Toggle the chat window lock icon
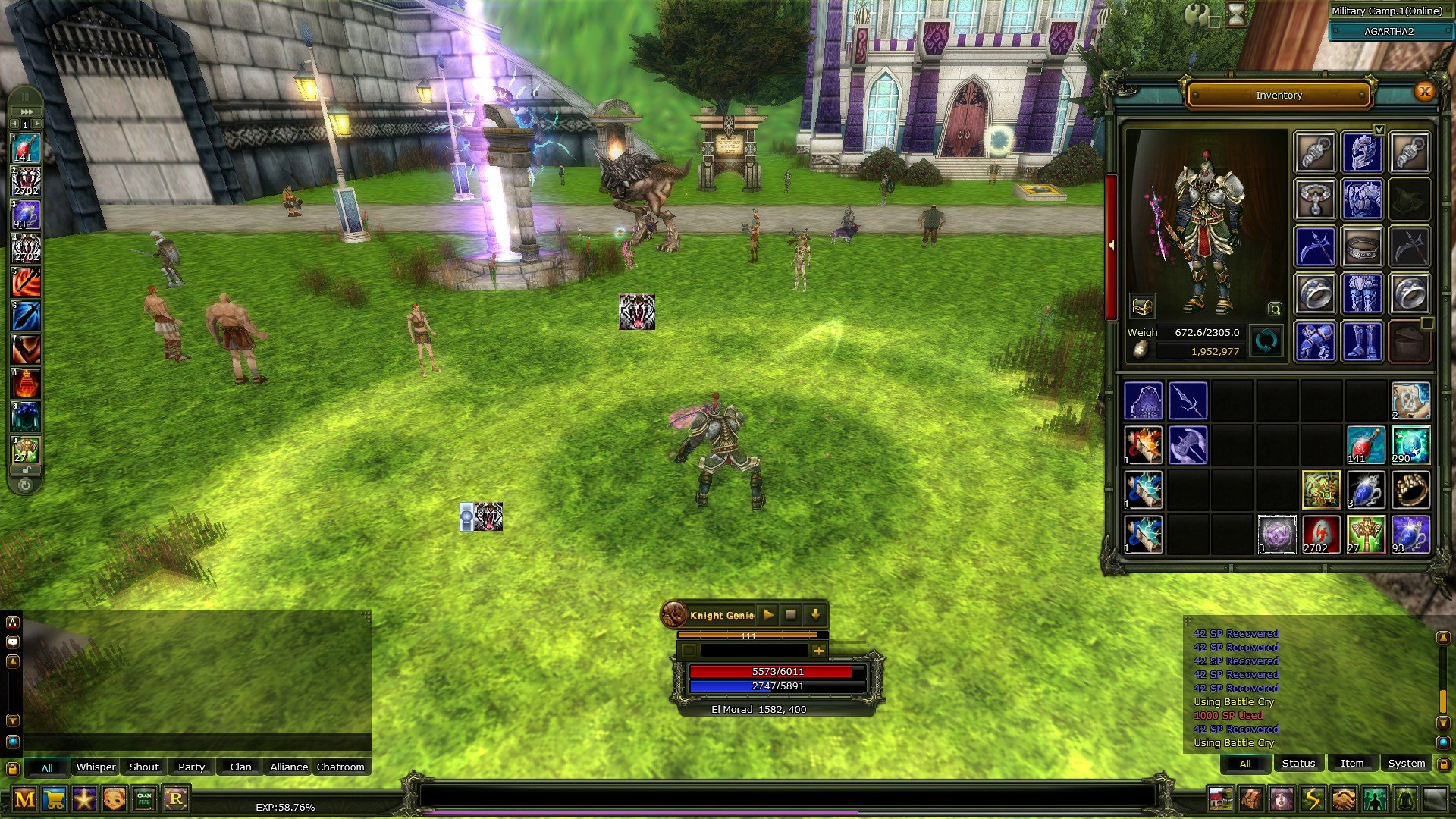This screenshot has width=1456, height=819. (12, 768)
